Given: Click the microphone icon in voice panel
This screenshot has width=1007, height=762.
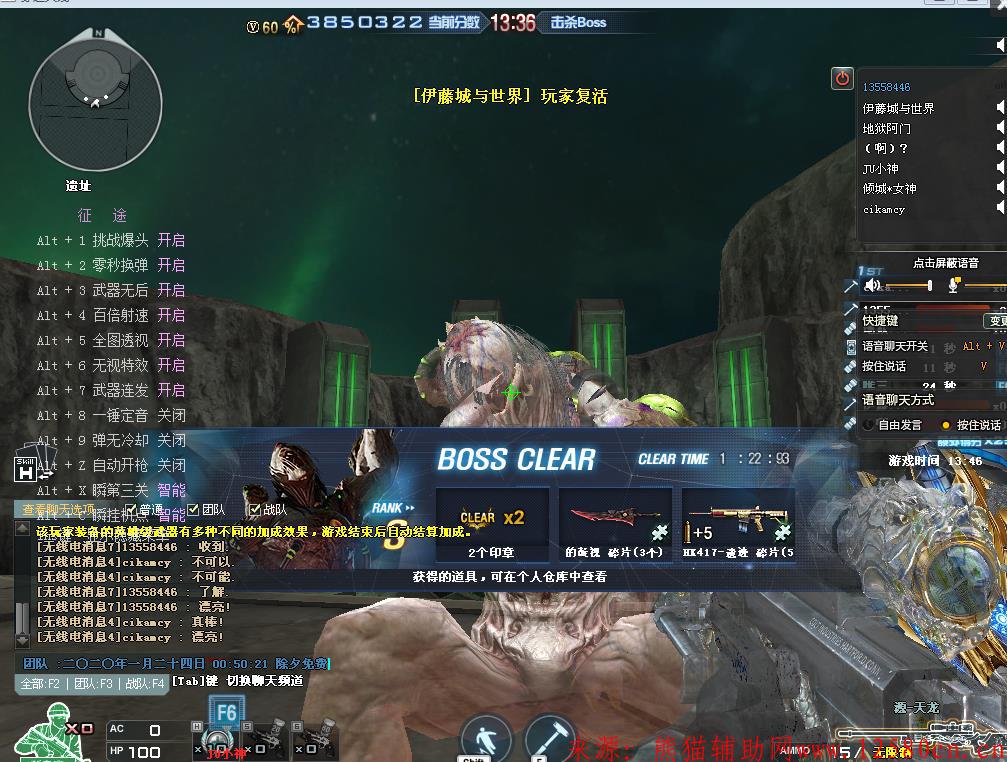Looking at the screenshot, I should (x=954, y=286).
